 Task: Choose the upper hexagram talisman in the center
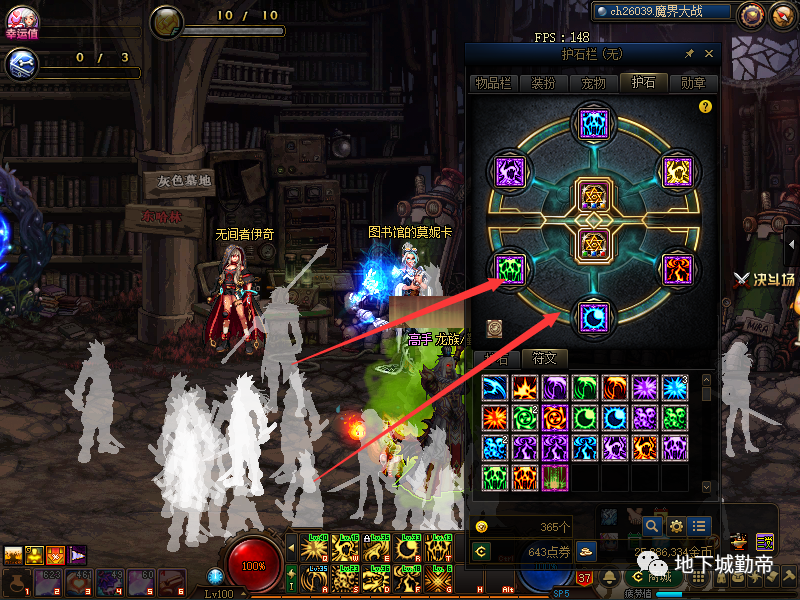click(590, 194)
